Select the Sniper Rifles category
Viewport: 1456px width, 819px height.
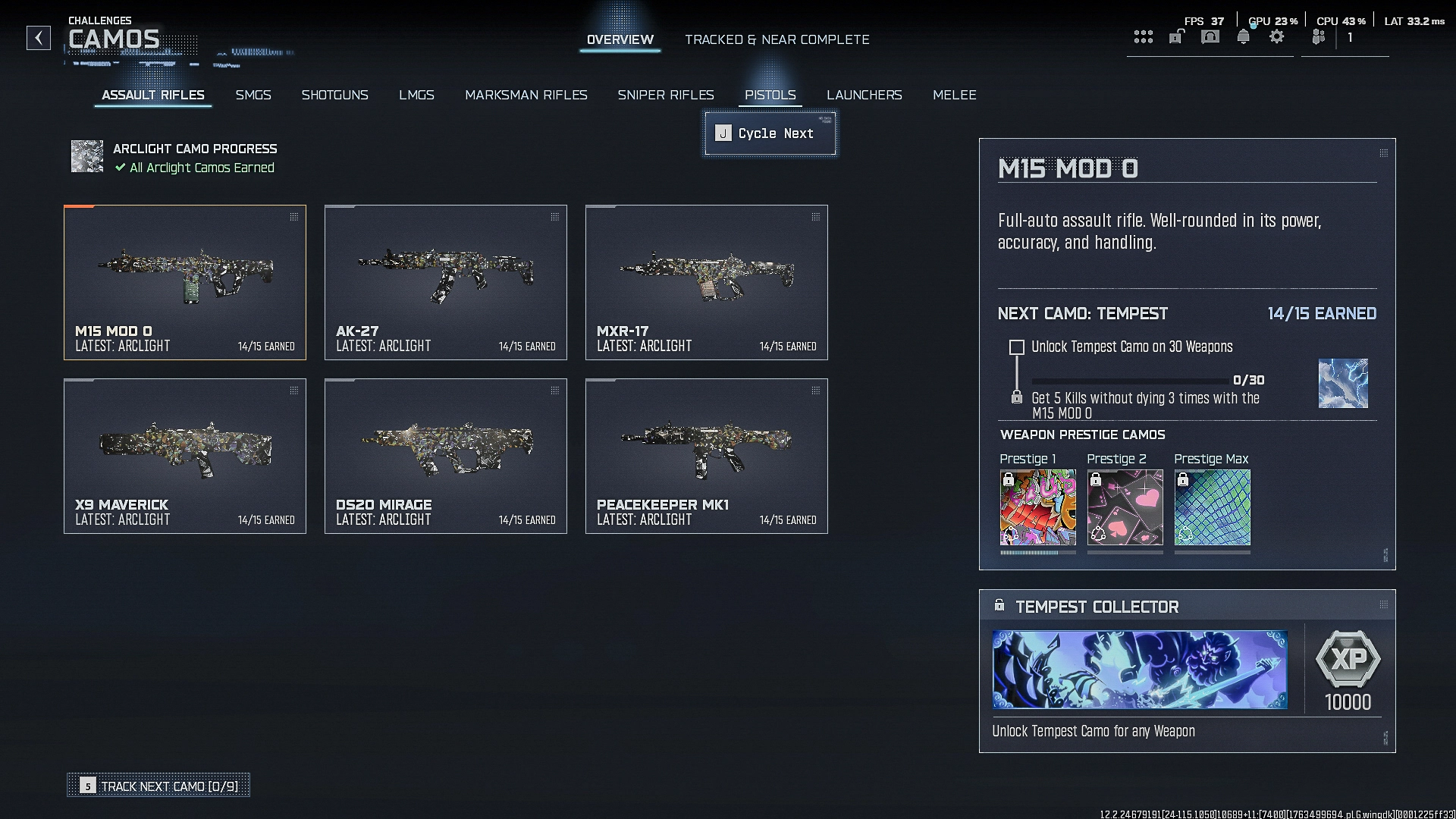click(666, 95)
